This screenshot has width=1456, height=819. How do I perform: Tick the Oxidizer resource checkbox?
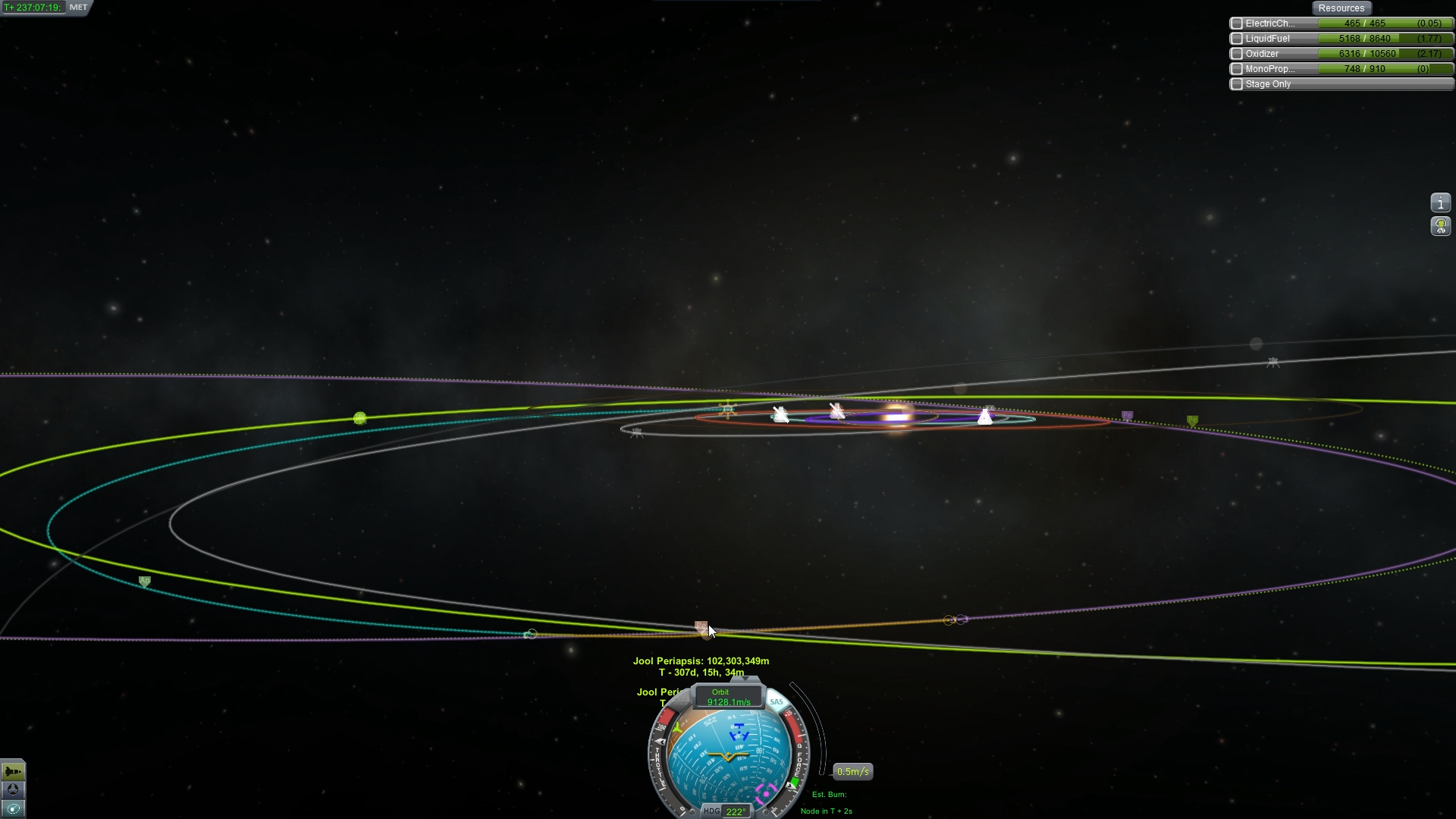tap(1237, 54)
